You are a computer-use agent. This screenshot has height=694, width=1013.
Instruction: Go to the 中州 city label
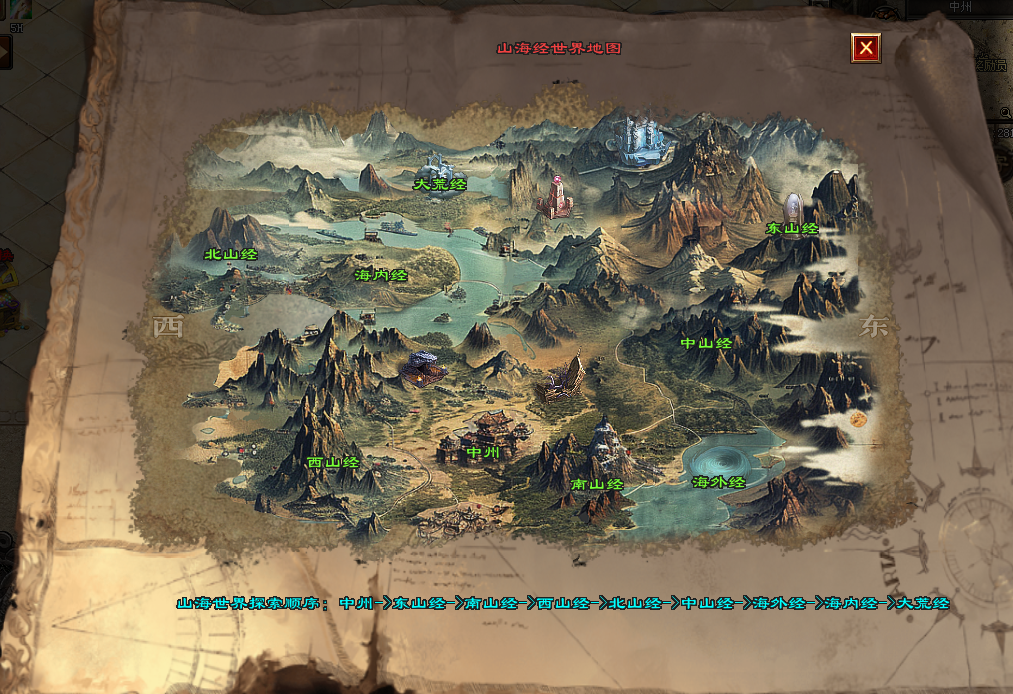coord(483,452)
